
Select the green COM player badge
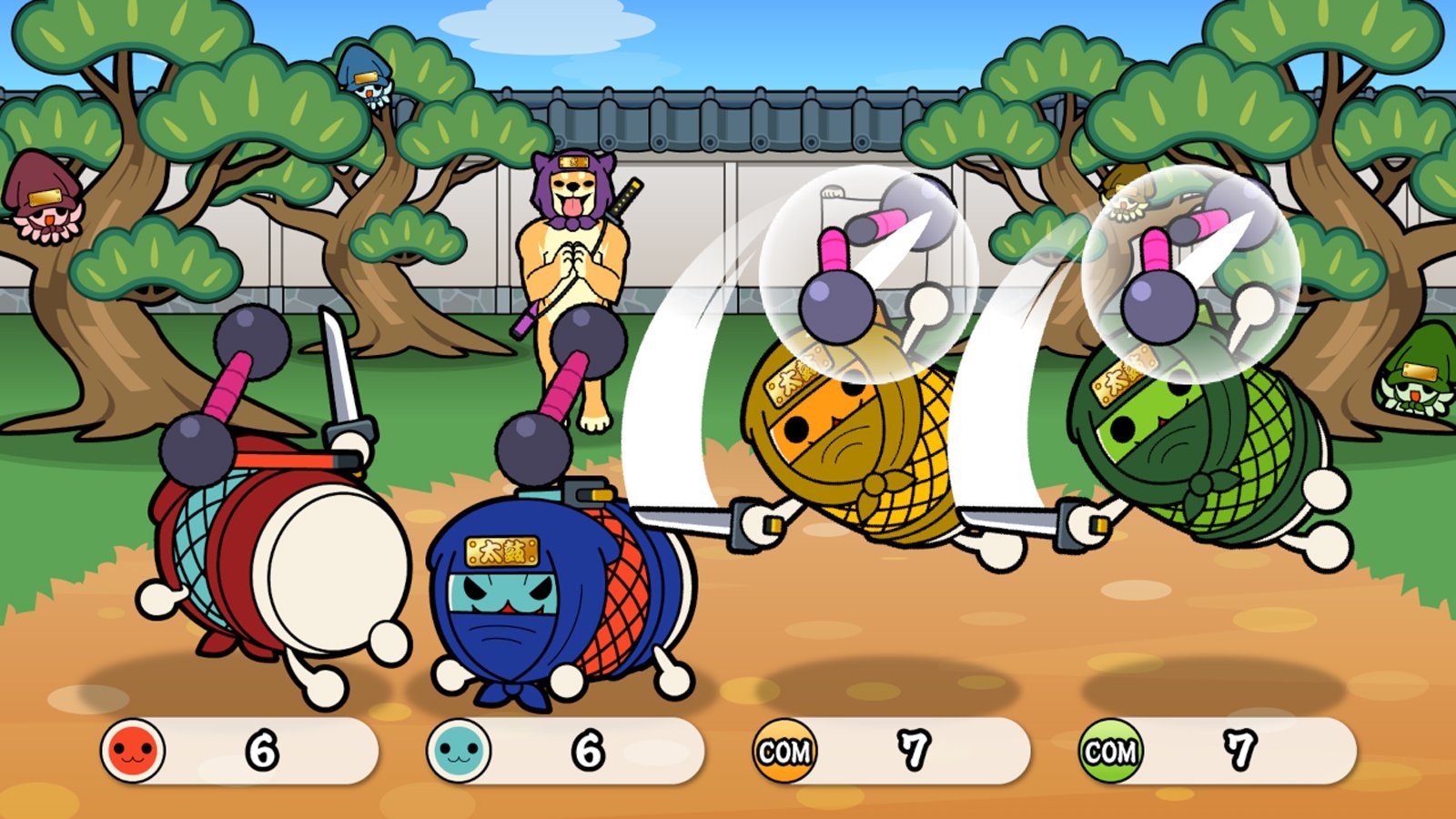click(x=1110, y=751)
